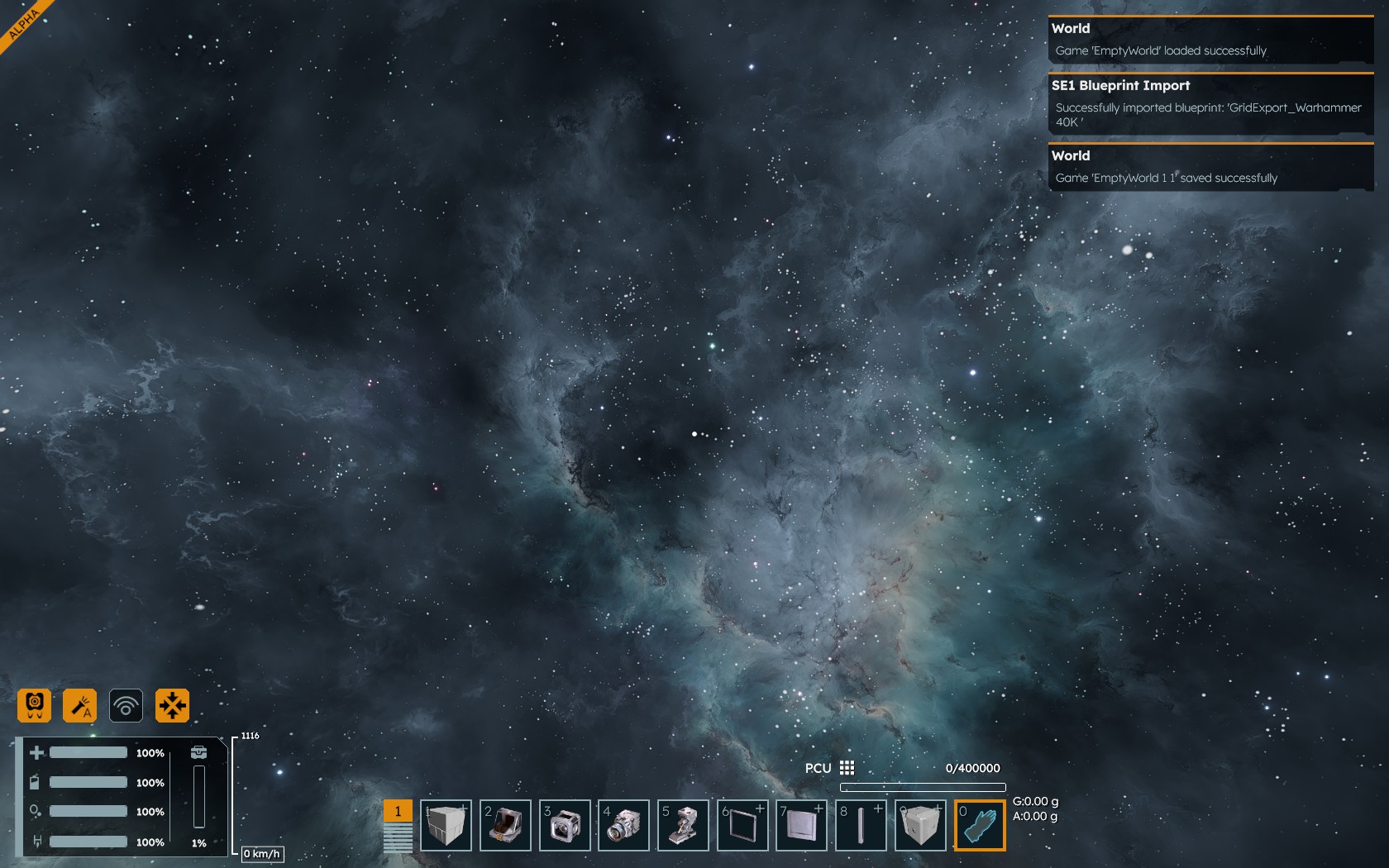The width and height of the screenshot is (1389, 868).
Task: Toggle the jetpack status icon
Action: 35,705
